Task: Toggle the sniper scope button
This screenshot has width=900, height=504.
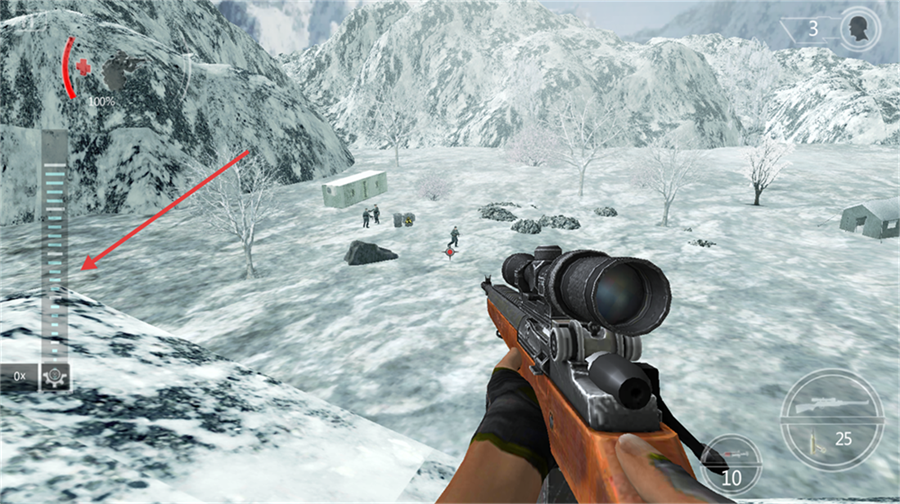Action: tap(54, 376)
